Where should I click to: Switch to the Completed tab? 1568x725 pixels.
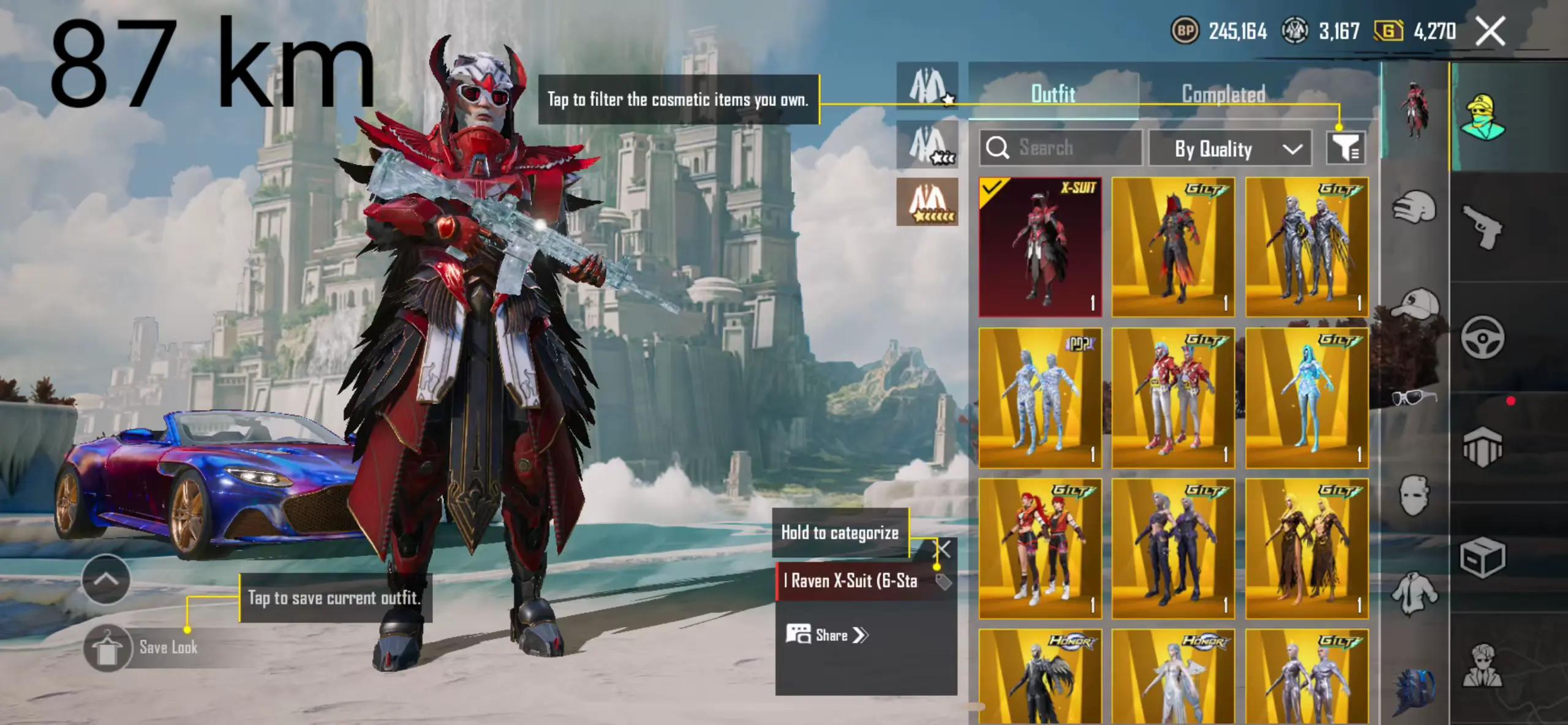coord(1223,94)
